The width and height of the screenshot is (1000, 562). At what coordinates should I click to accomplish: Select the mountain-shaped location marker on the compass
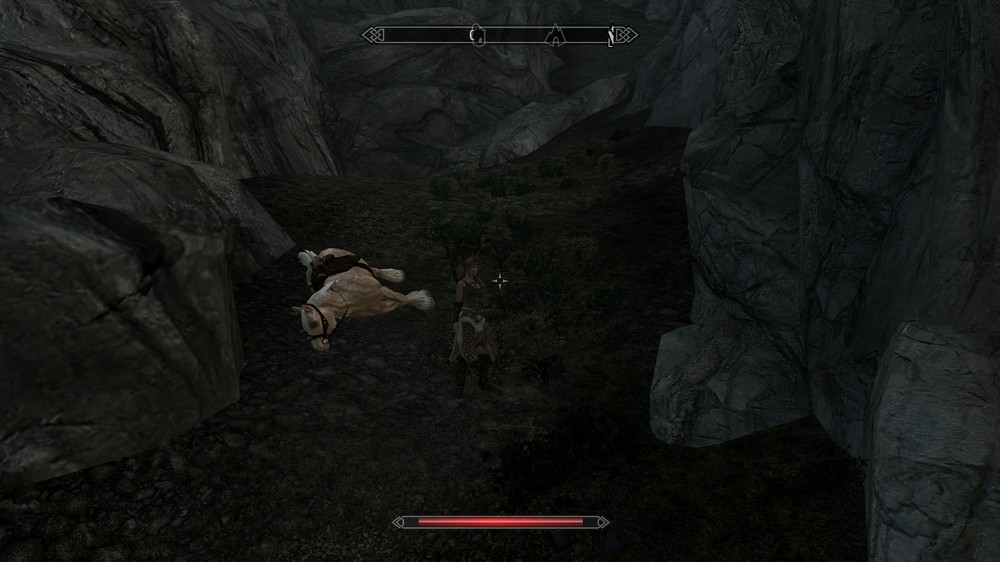[554, 37]
